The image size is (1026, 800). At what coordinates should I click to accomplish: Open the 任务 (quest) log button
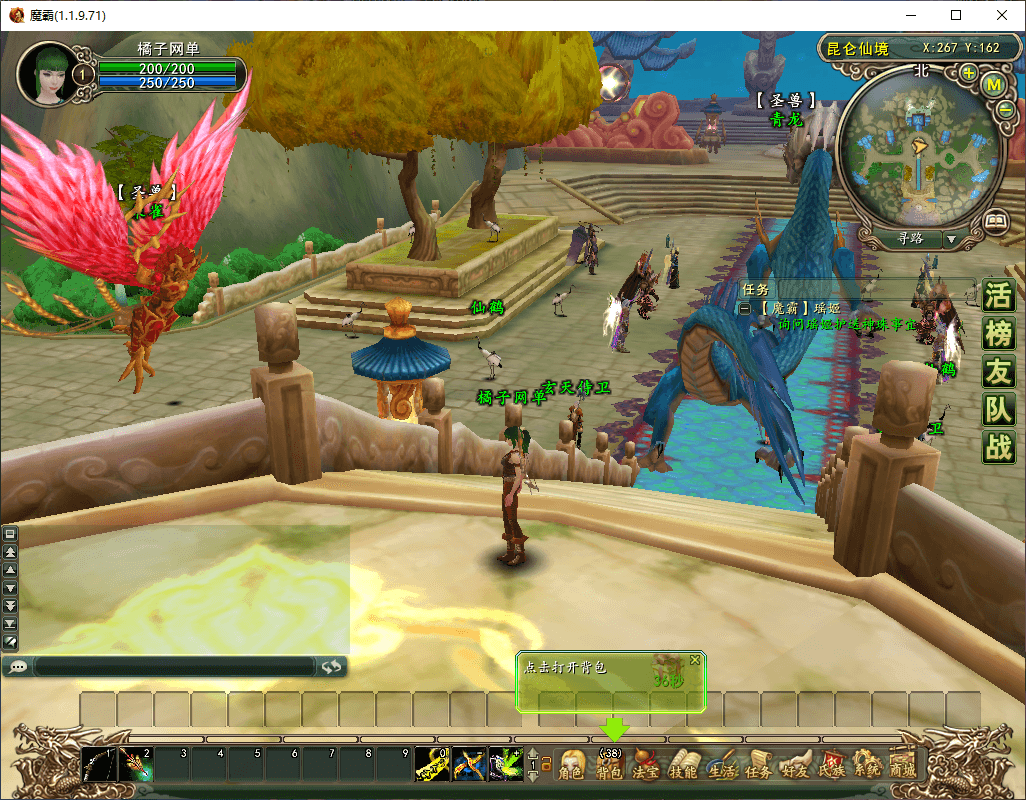[758, 765]
